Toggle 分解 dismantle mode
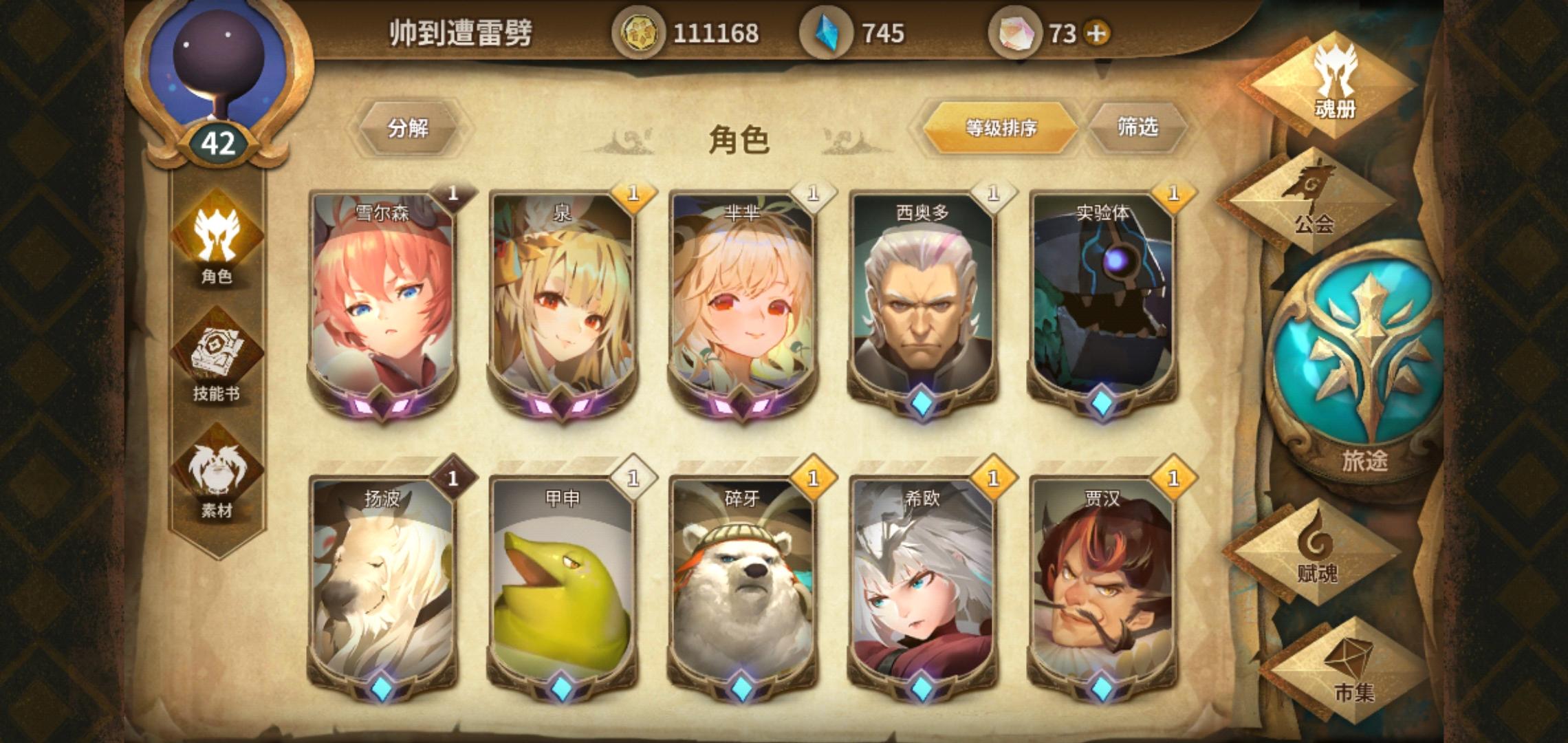 point(409,127)
